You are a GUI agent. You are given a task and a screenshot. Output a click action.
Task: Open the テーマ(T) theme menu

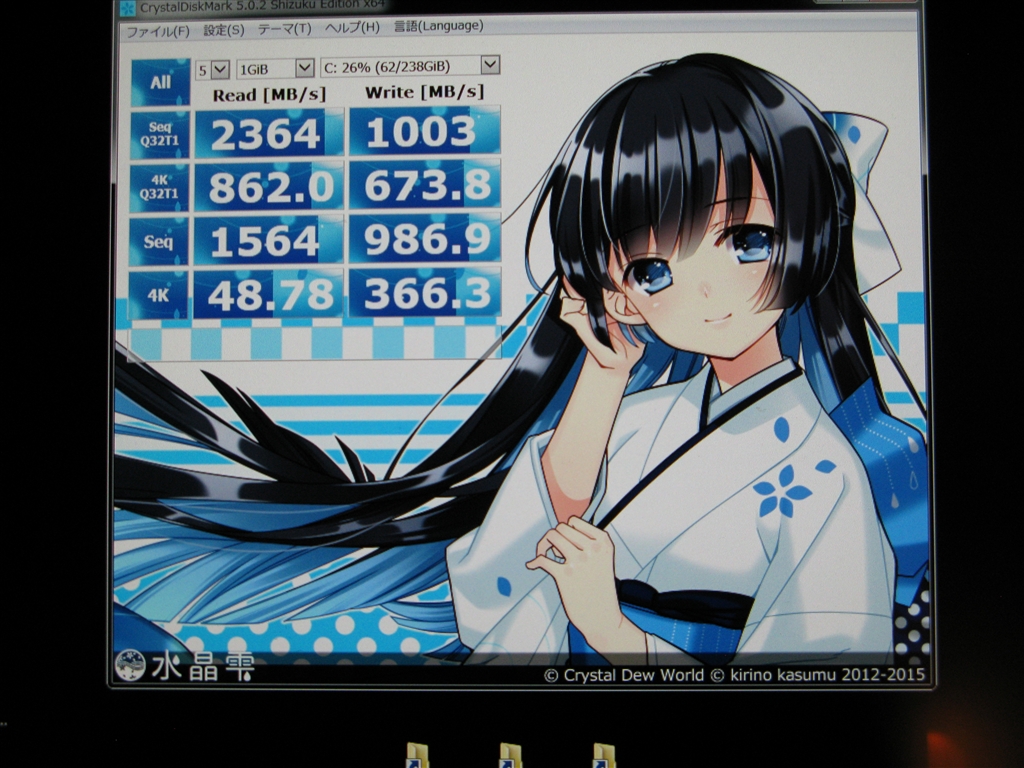pos(284,29)
